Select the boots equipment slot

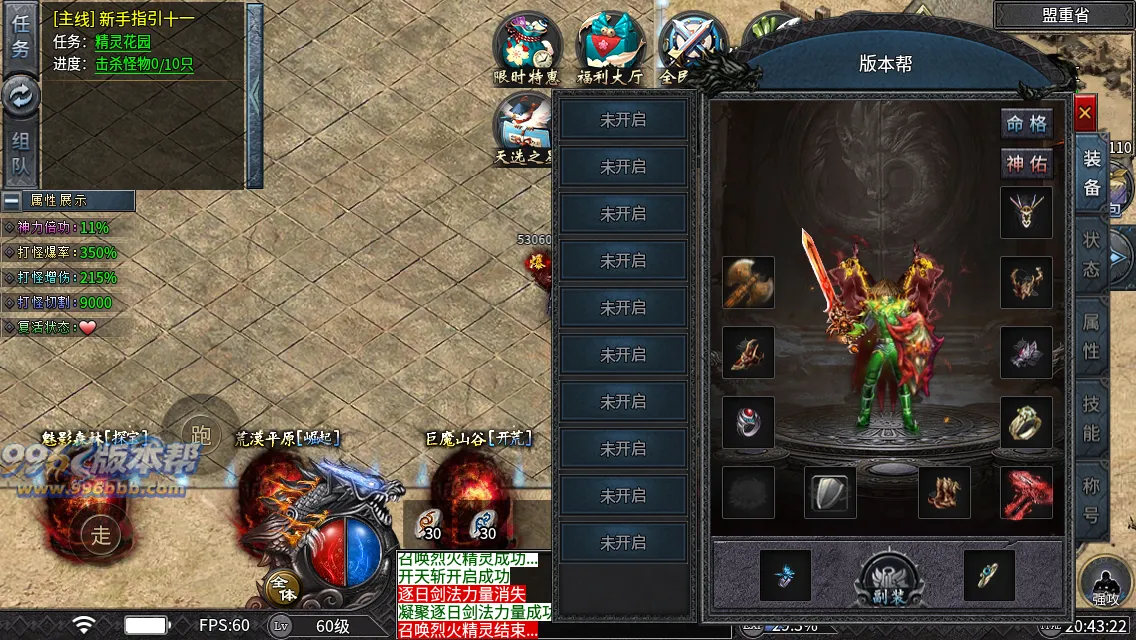point(944,493)
